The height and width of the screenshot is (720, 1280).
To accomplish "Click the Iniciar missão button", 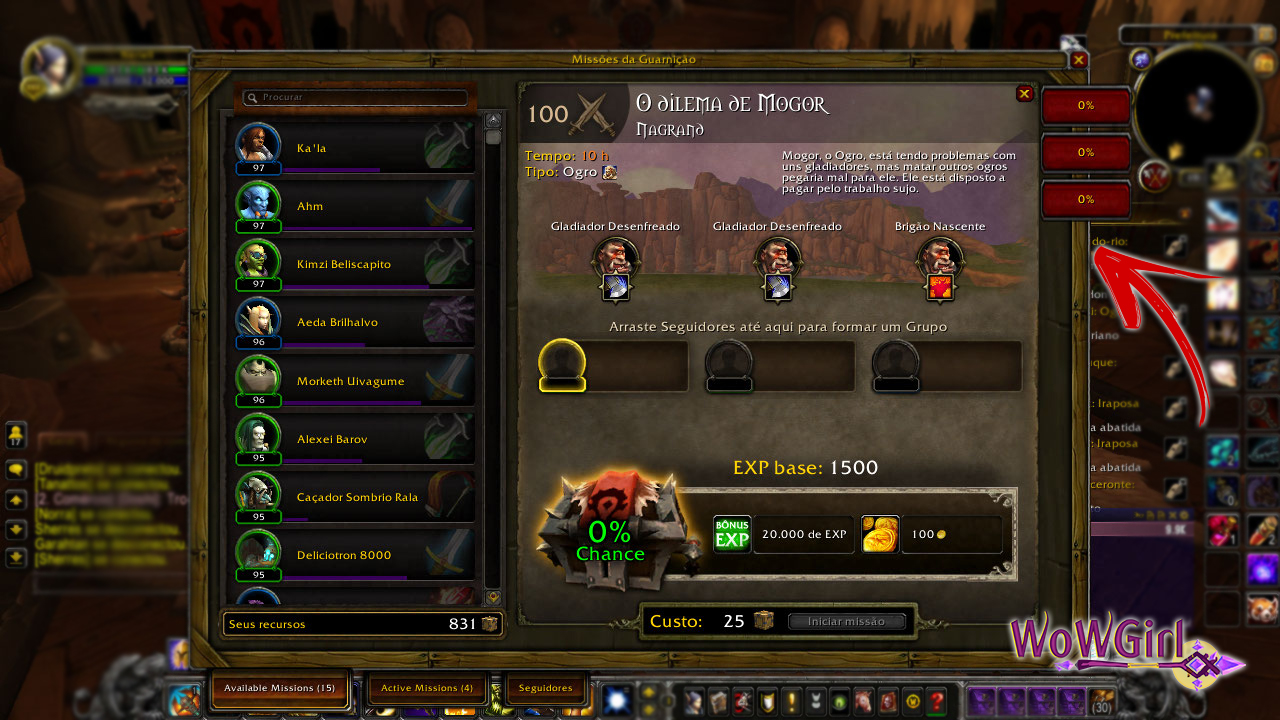I will click(846, 621).
